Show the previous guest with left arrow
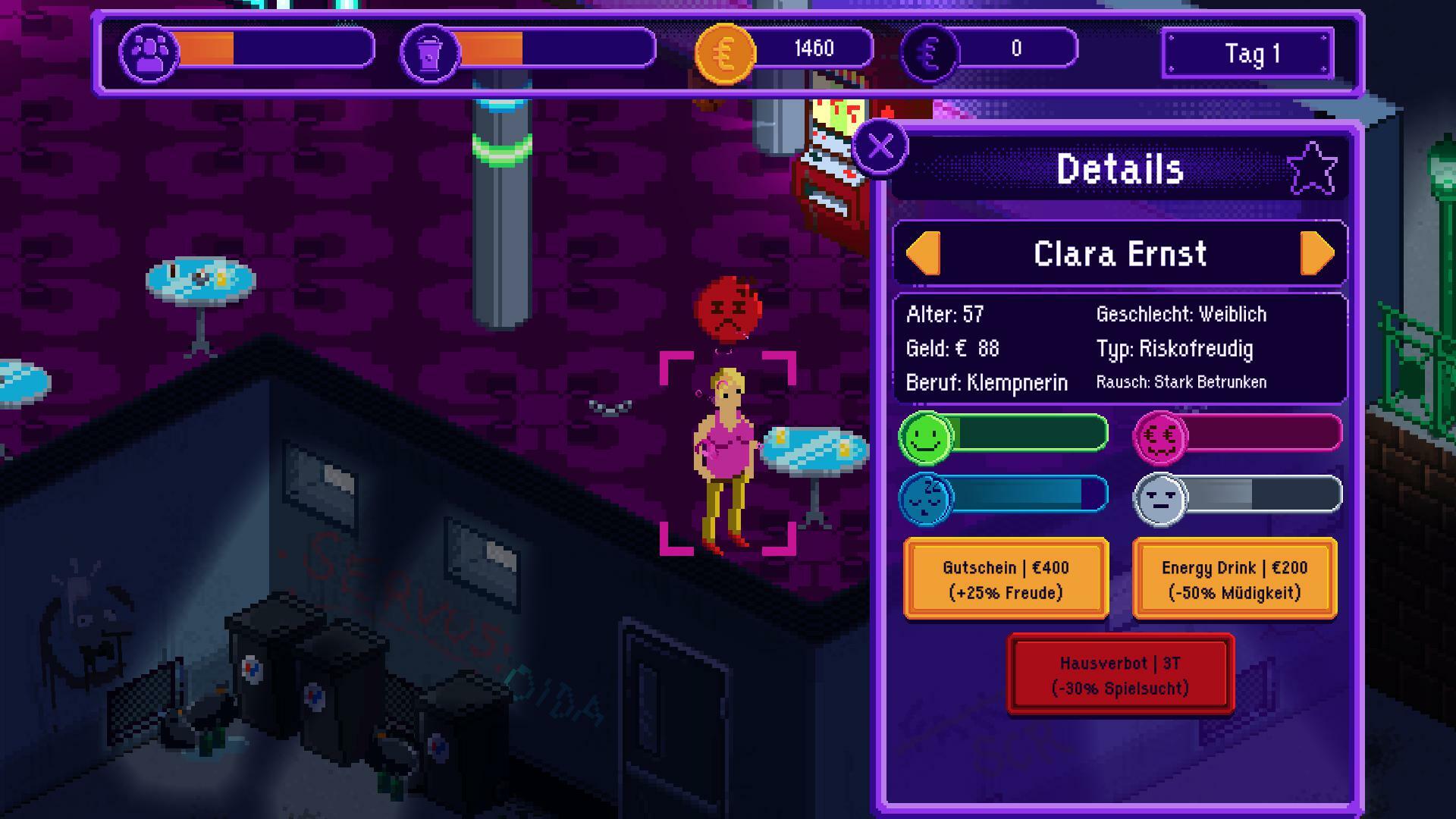This screenshot has height=819, width=1456. [924, 253]
